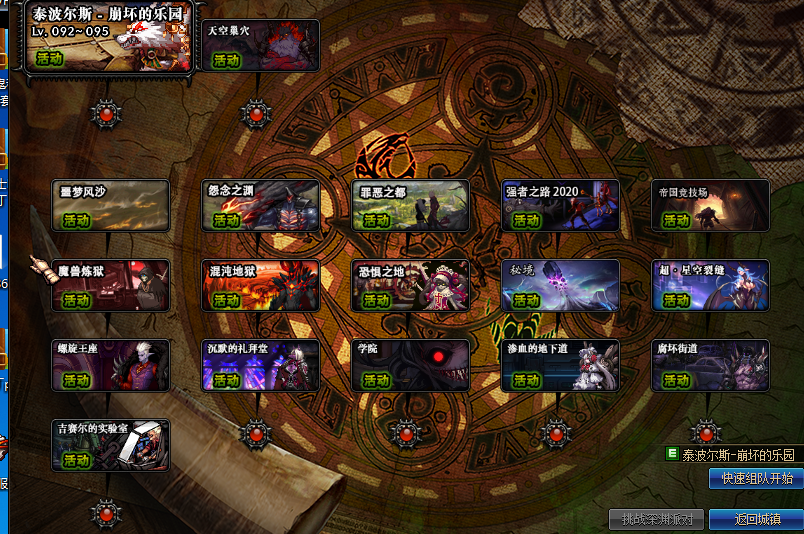Open the 吉赛尔的实验室 dungeon tile
The image size is (804, 534).
coord(111,445)
